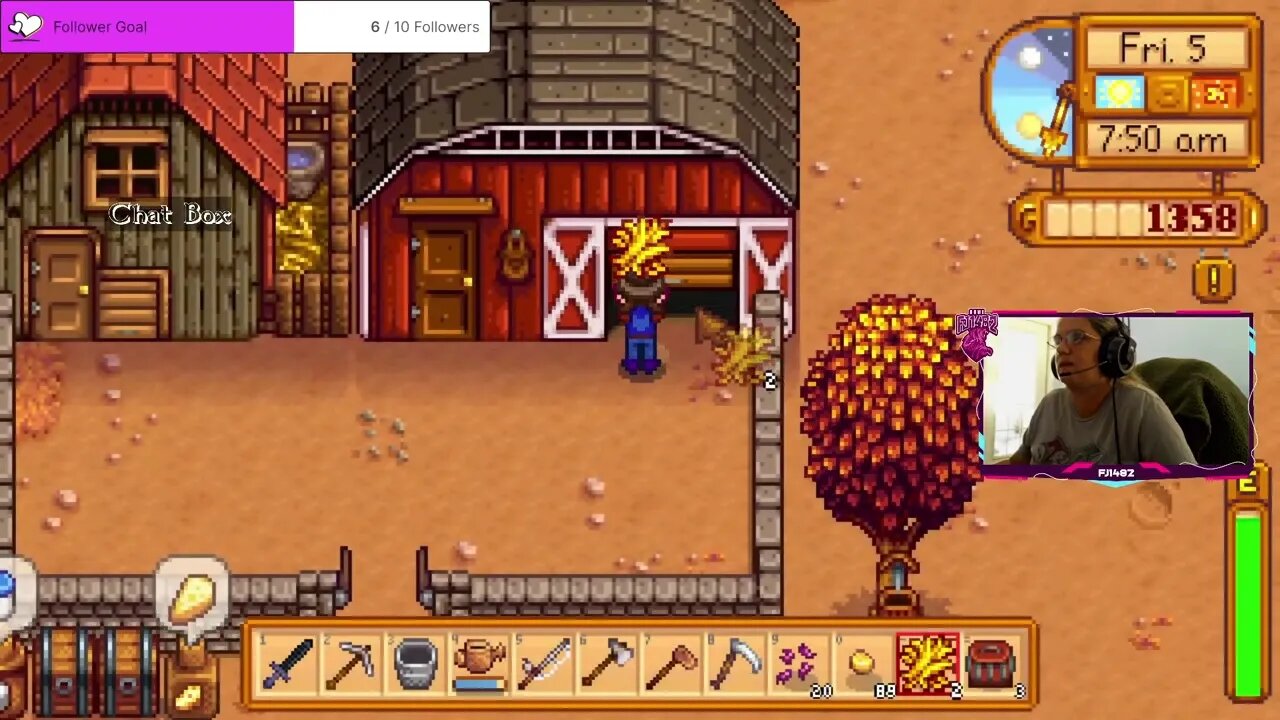Click the Chat Box label
The height and width of the screenshot is (720, 1280).
click(x=170, y=214)
